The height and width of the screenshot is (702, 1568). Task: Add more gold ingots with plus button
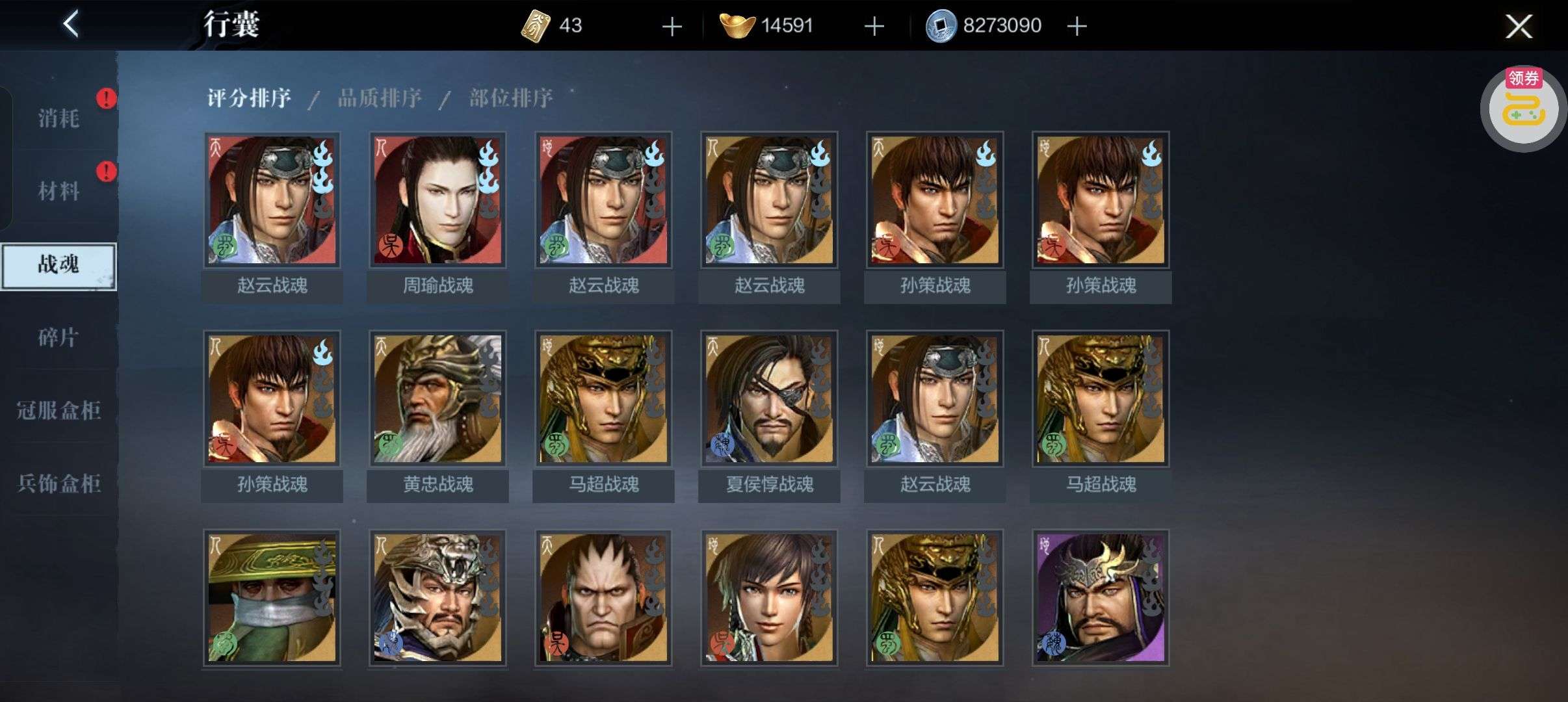pos(874,27)
